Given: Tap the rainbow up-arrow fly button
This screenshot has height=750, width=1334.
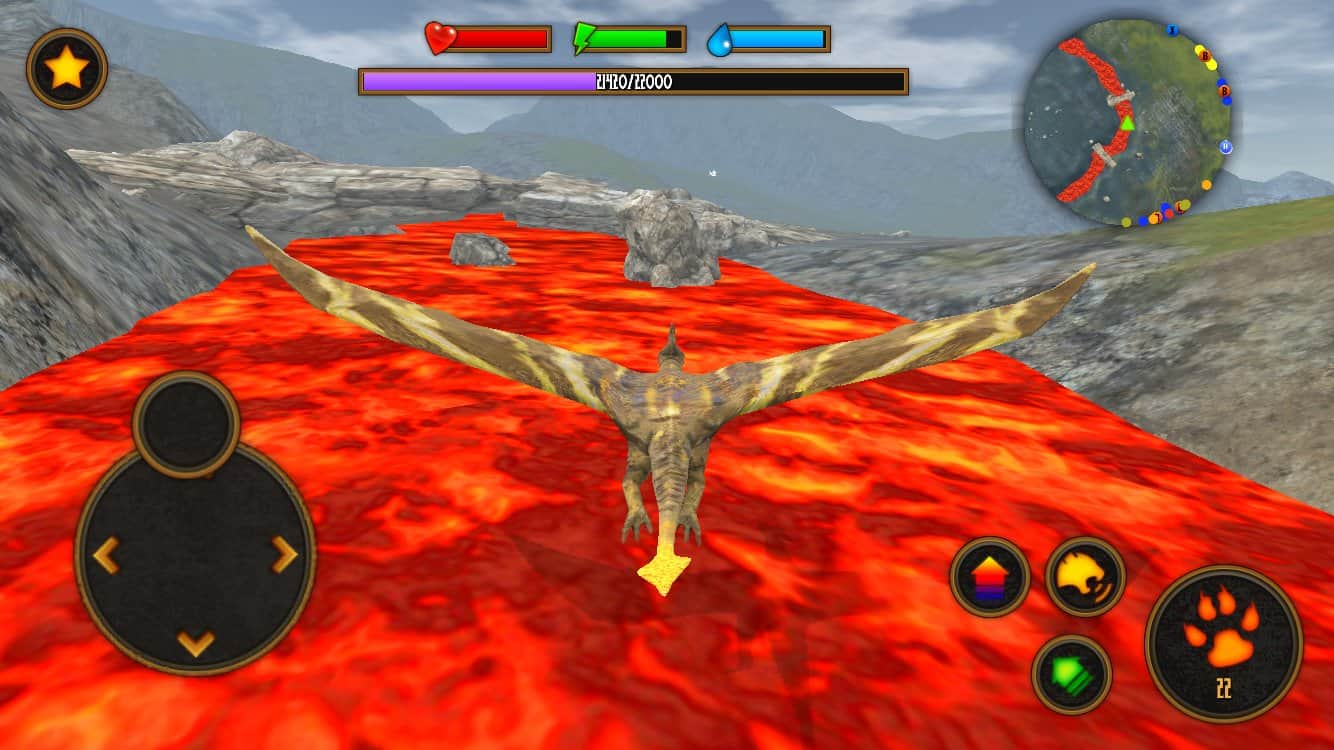Looking at the screenshot, I should pyautogui.click(x=990, y=577).
